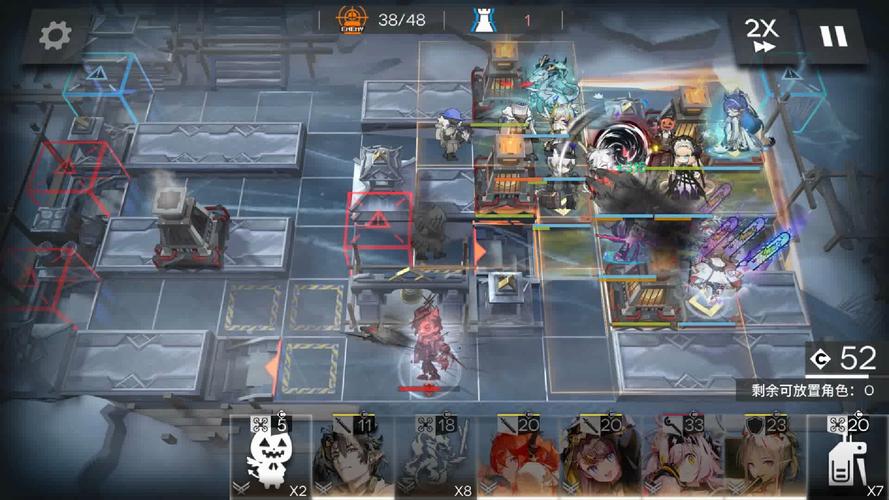Choose the brown-haired operator card with hat
Viewport: 889px width, 500px height.
click(597, 460)
